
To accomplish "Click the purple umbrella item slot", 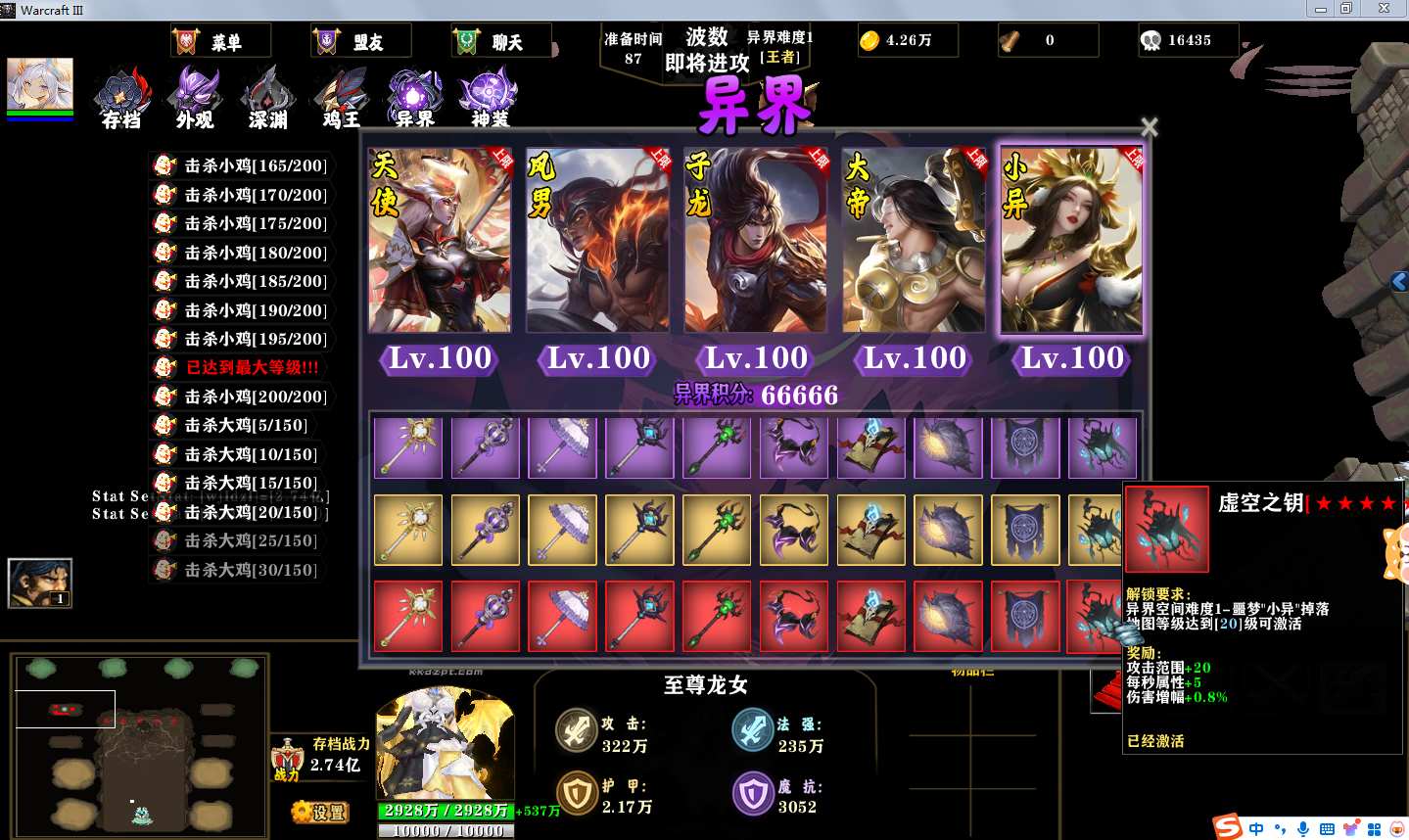I will [x=562, y=447].
